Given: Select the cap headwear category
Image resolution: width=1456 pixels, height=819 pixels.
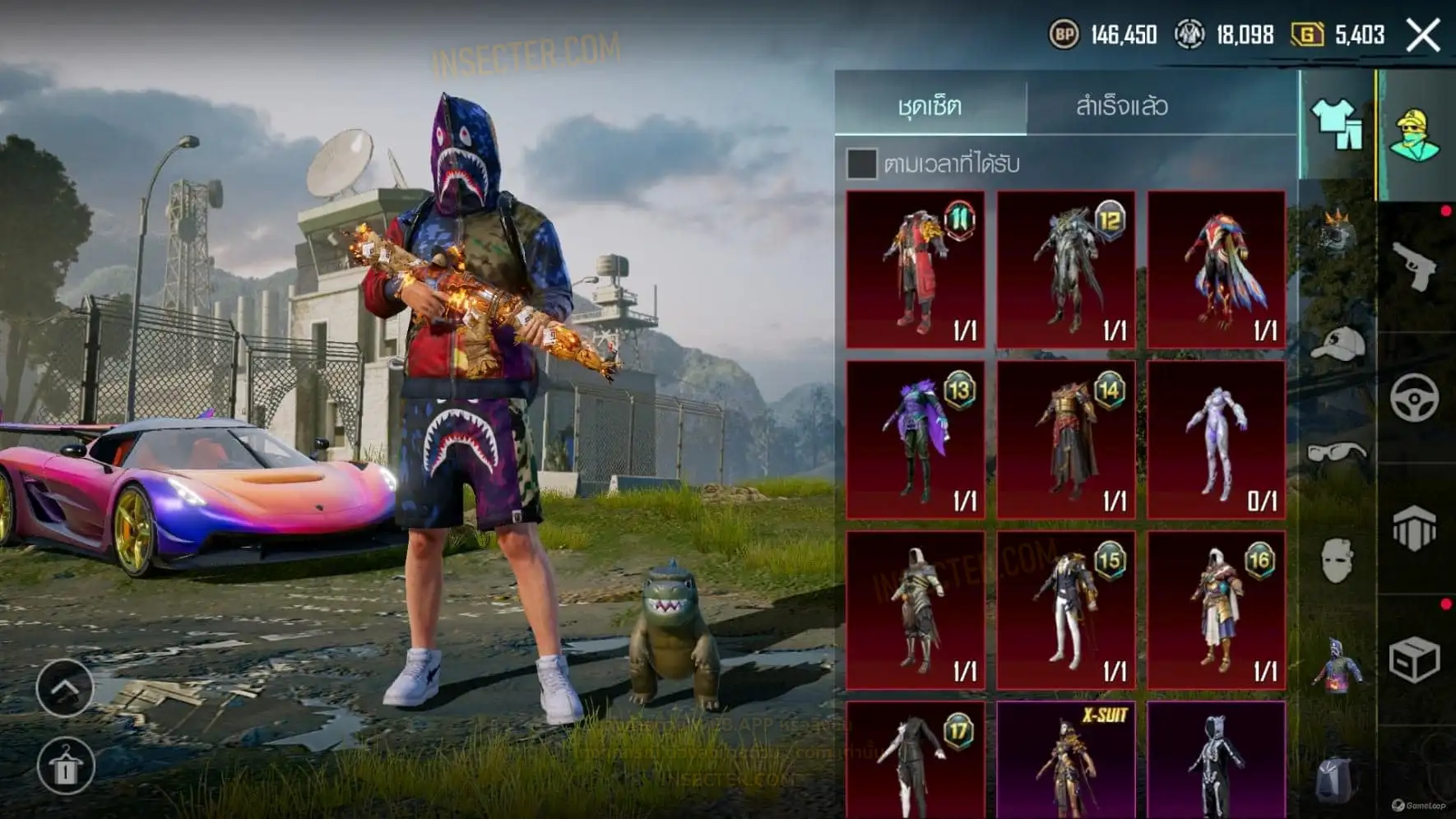Looking at the screenshot, I should coord(1337,344).
